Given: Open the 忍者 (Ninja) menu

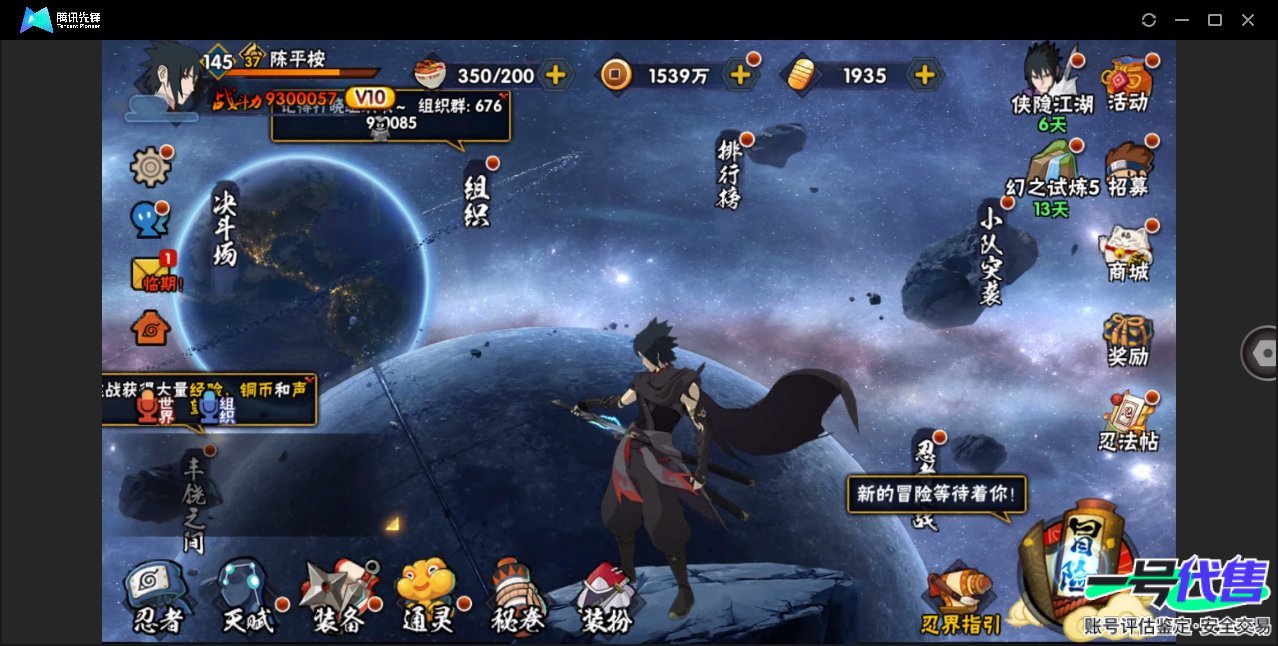Looking at the screenshot, I should 158,597.
